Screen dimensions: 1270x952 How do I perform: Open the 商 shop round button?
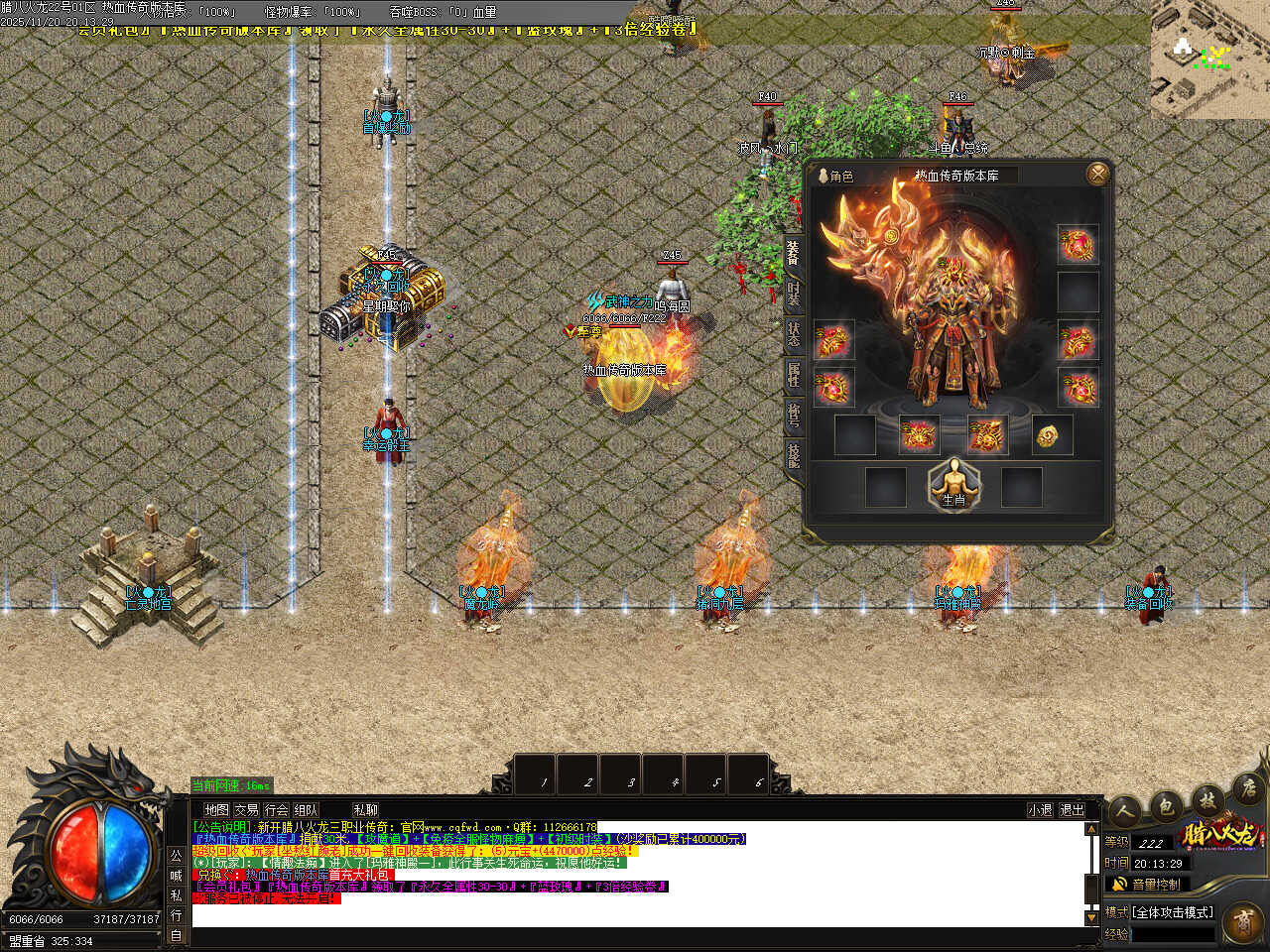click(1242, 922)
